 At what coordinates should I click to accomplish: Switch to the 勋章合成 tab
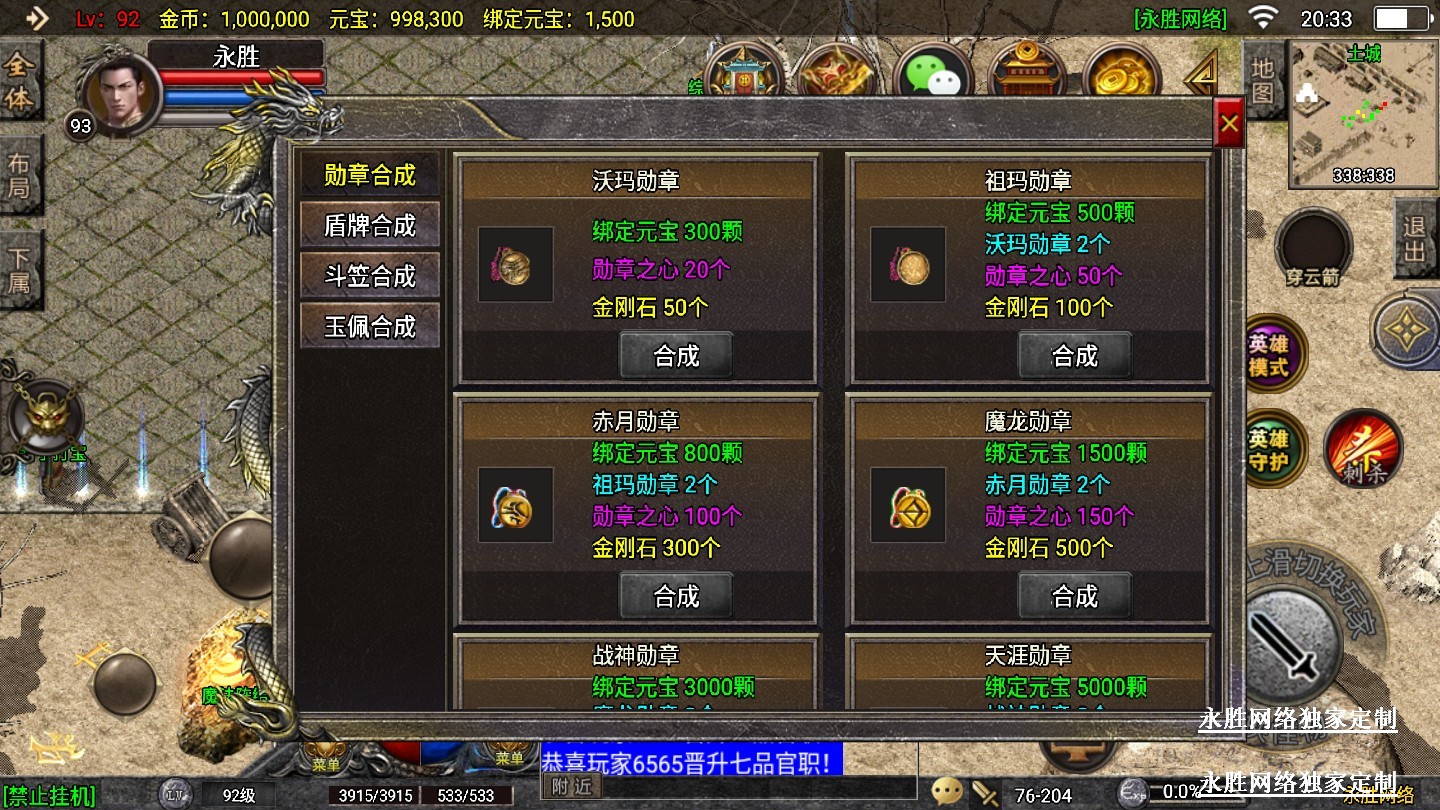tap(369, 175)
